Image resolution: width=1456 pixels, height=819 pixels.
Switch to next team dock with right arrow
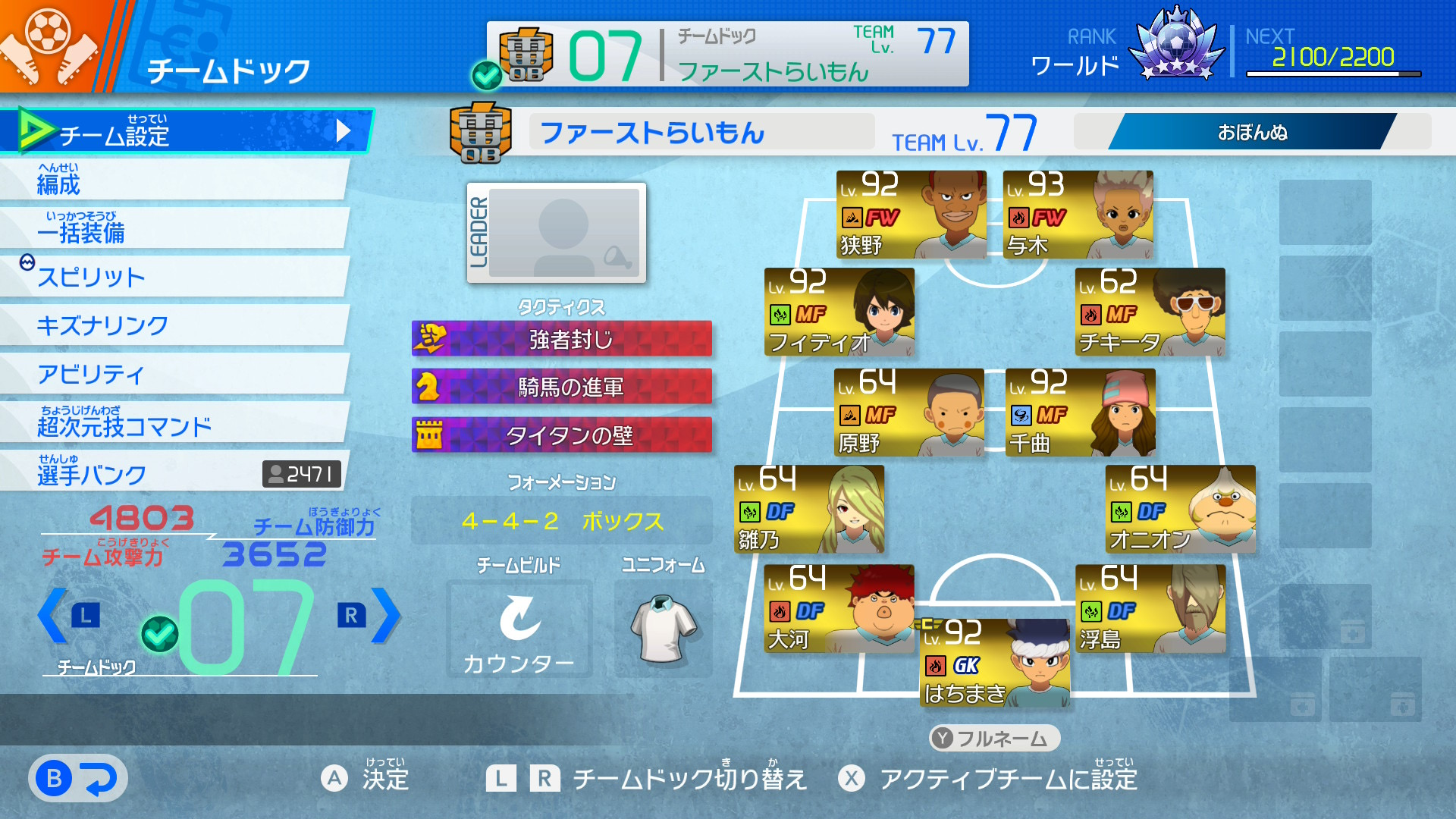pos(384,616)
